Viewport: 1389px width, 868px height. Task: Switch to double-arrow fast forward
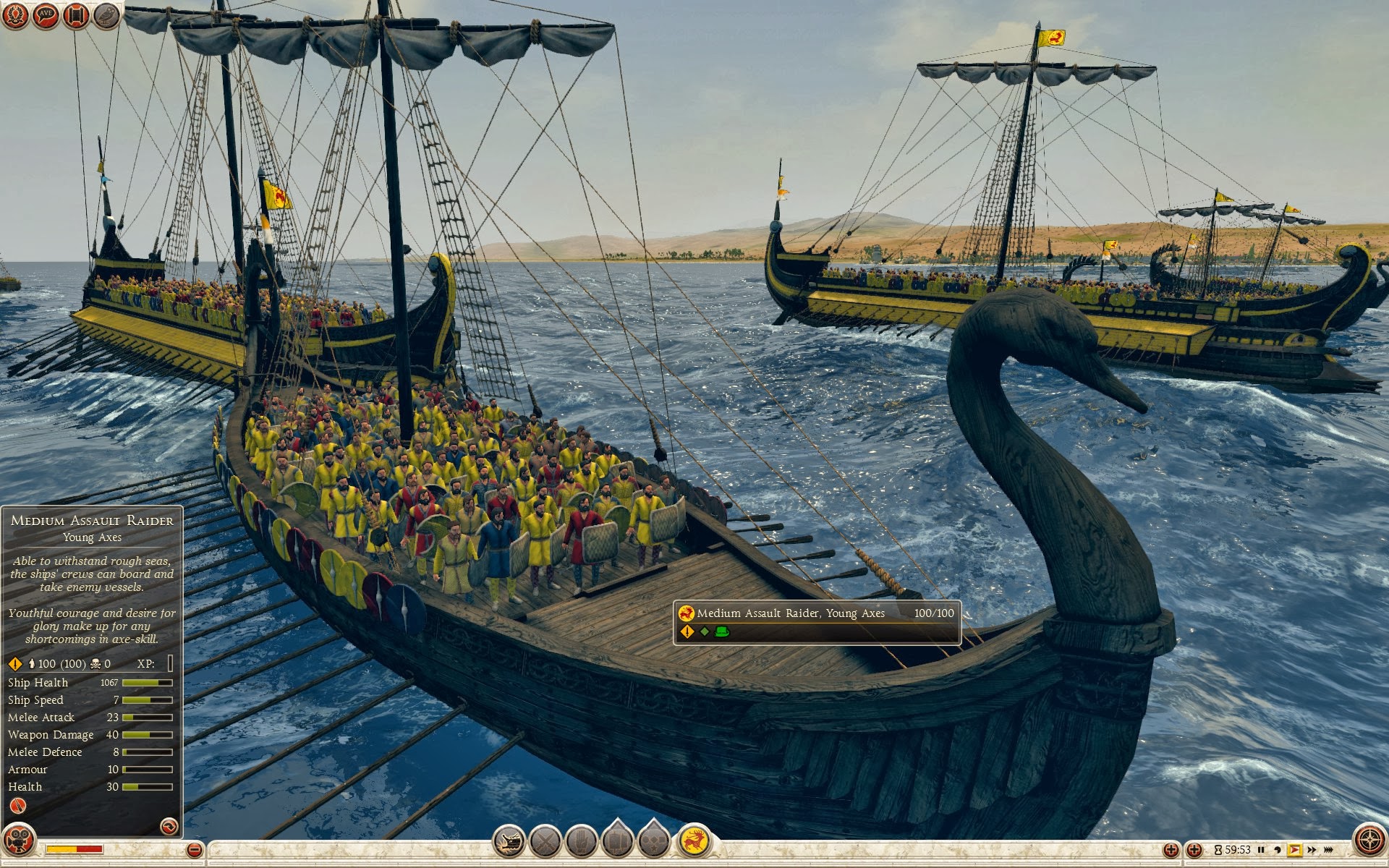pyautogui.click(x=1312, y=850)
